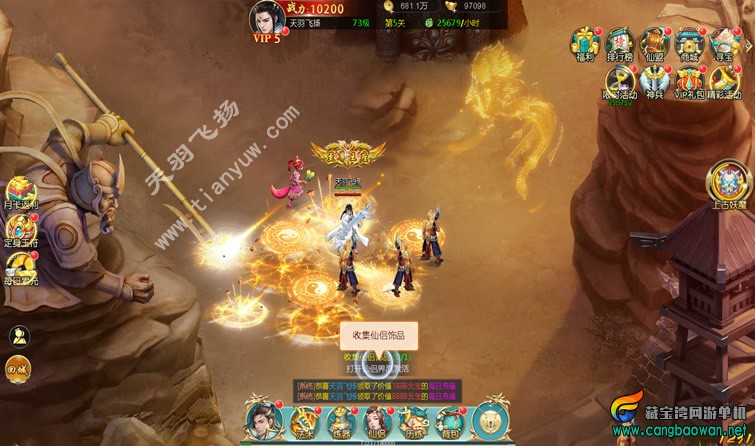Enter the 商城 shop
This screenshot has height=446, width=755.
(688, 44)
